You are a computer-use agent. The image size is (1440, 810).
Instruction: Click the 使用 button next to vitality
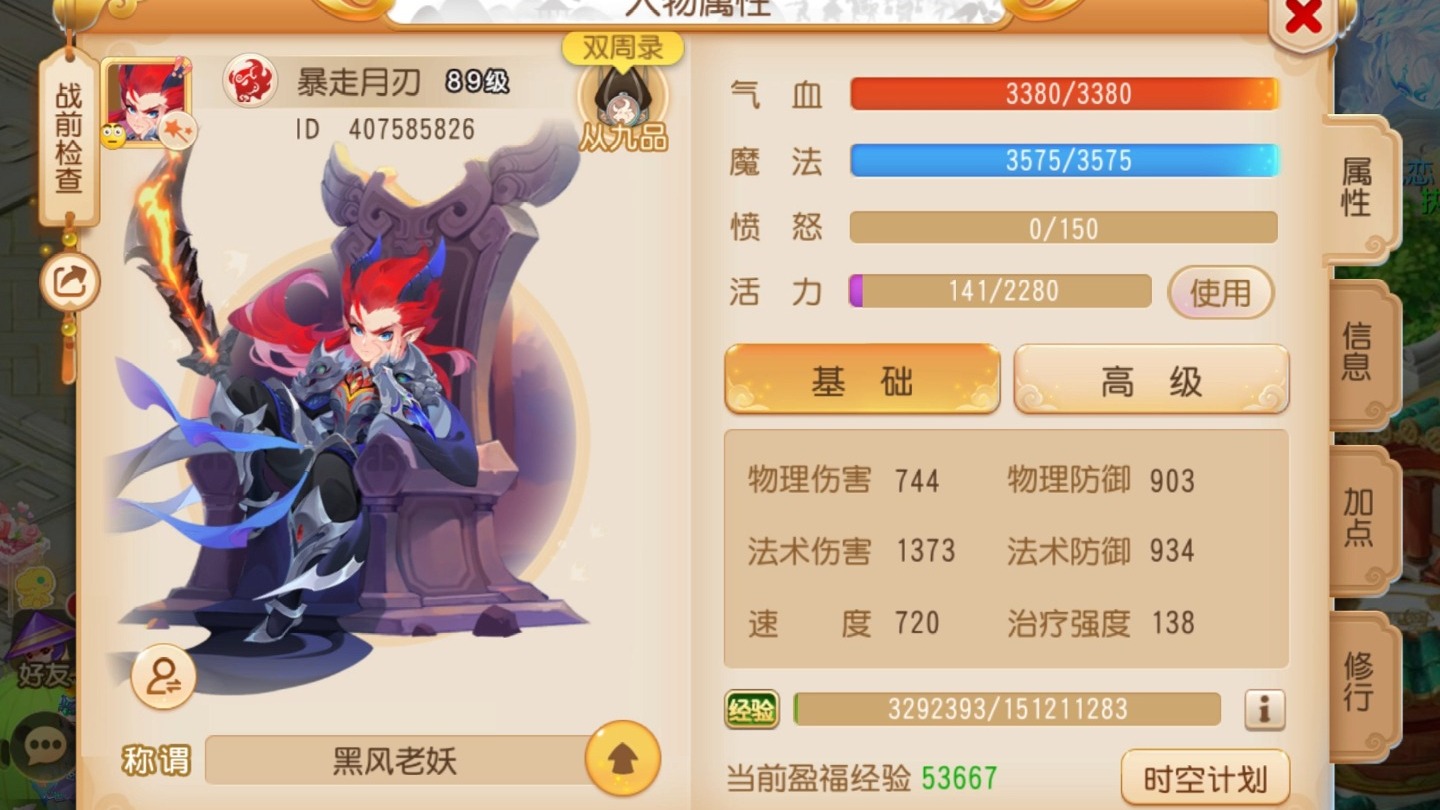tap(1219, 293)
